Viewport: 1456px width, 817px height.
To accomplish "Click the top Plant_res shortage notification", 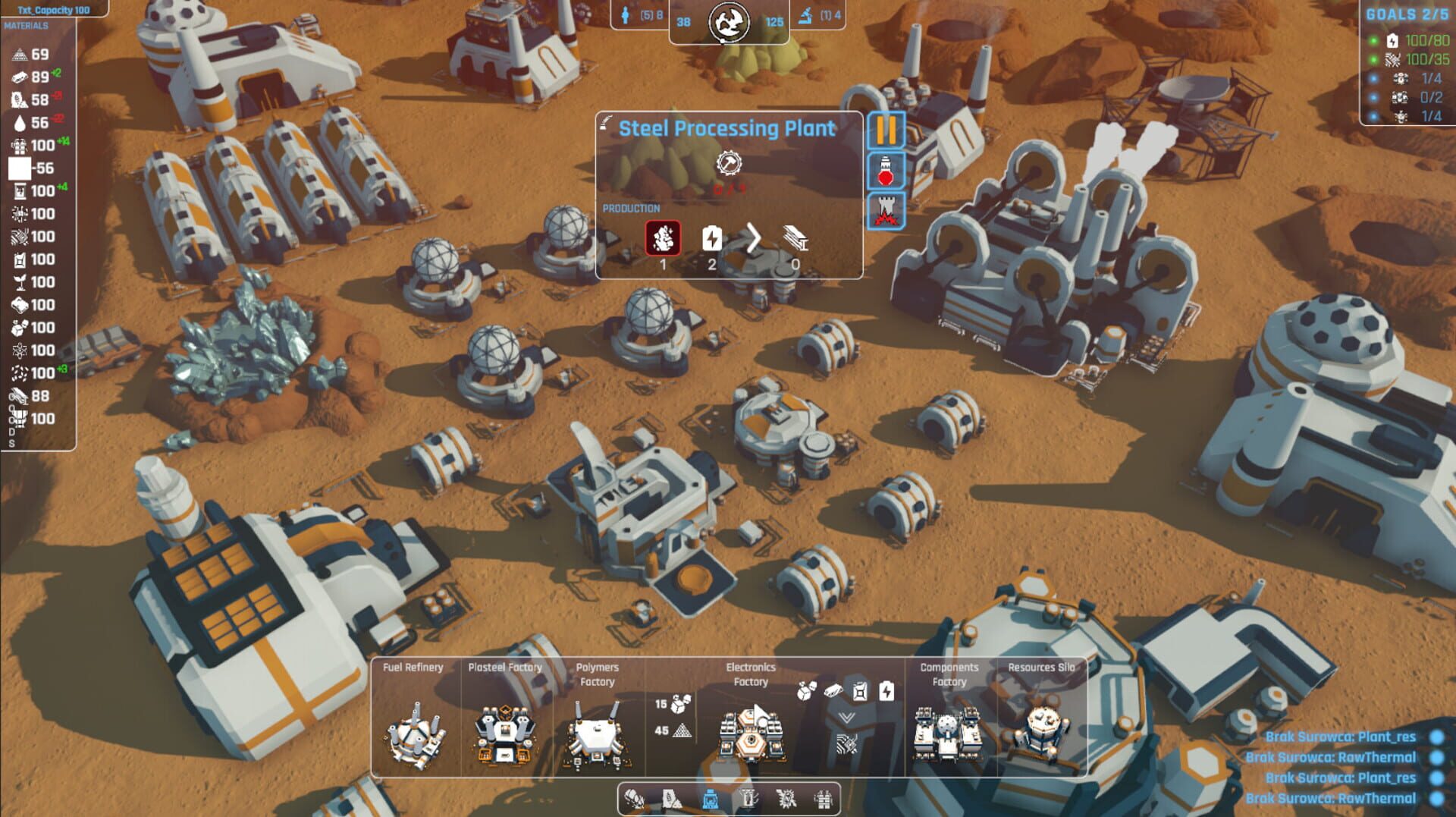I will click(x=1340, y=737).
